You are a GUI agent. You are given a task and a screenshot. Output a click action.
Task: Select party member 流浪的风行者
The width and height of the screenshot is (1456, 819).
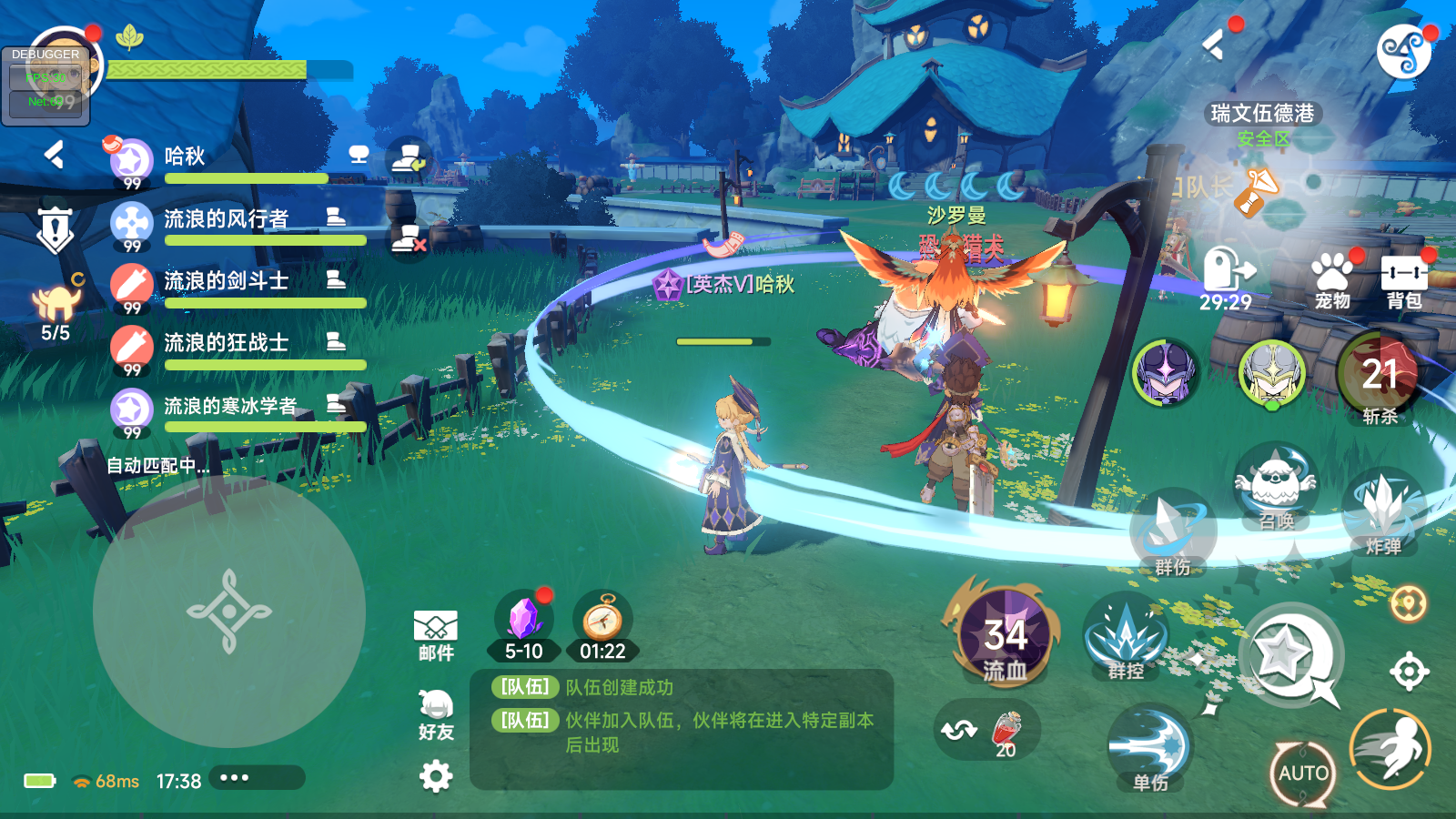226,220
